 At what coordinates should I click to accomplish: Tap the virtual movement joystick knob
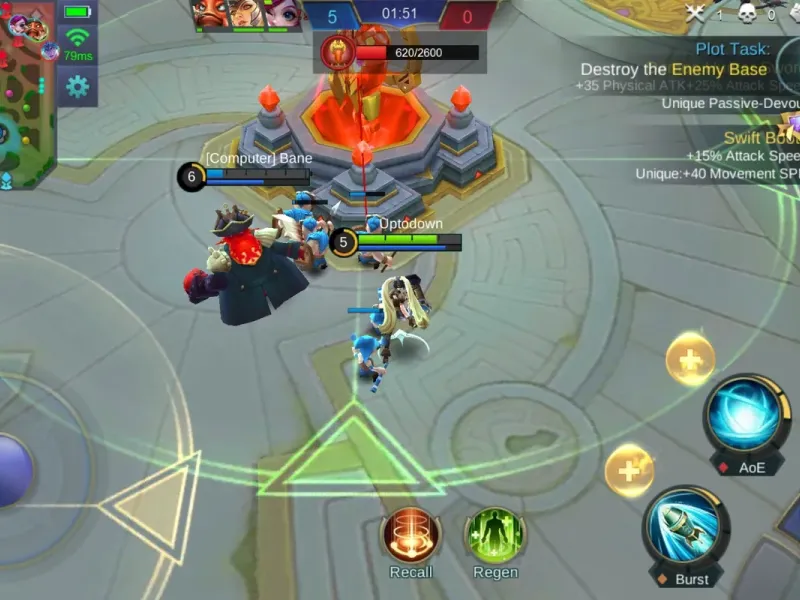coord(10,470)
